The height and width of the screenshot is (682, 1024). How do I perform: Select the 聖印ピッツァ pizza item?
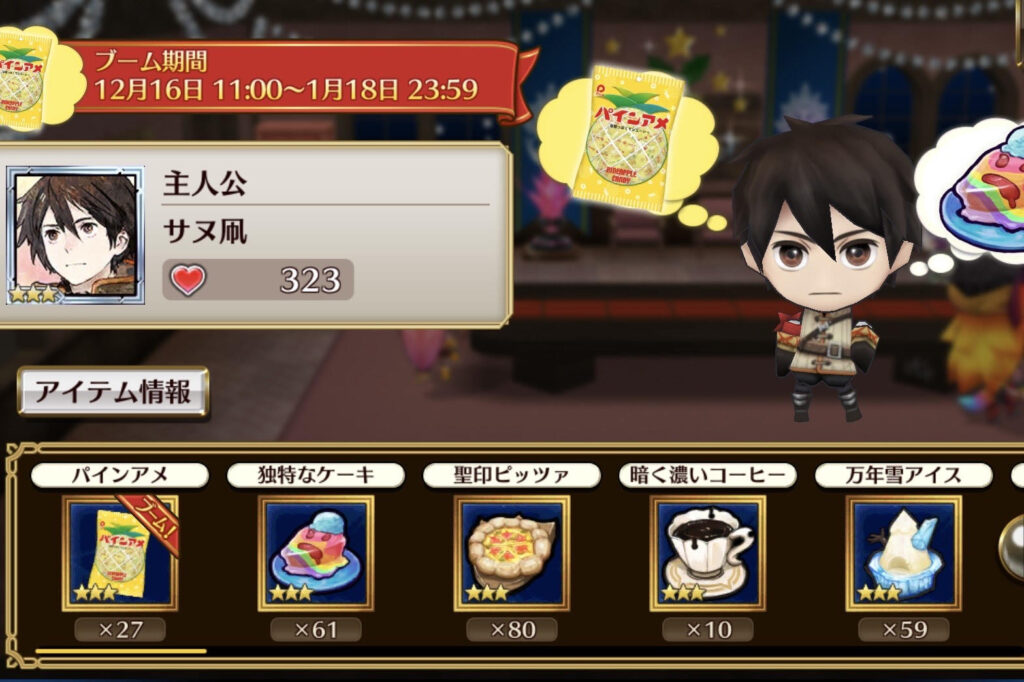coord(511,553)
